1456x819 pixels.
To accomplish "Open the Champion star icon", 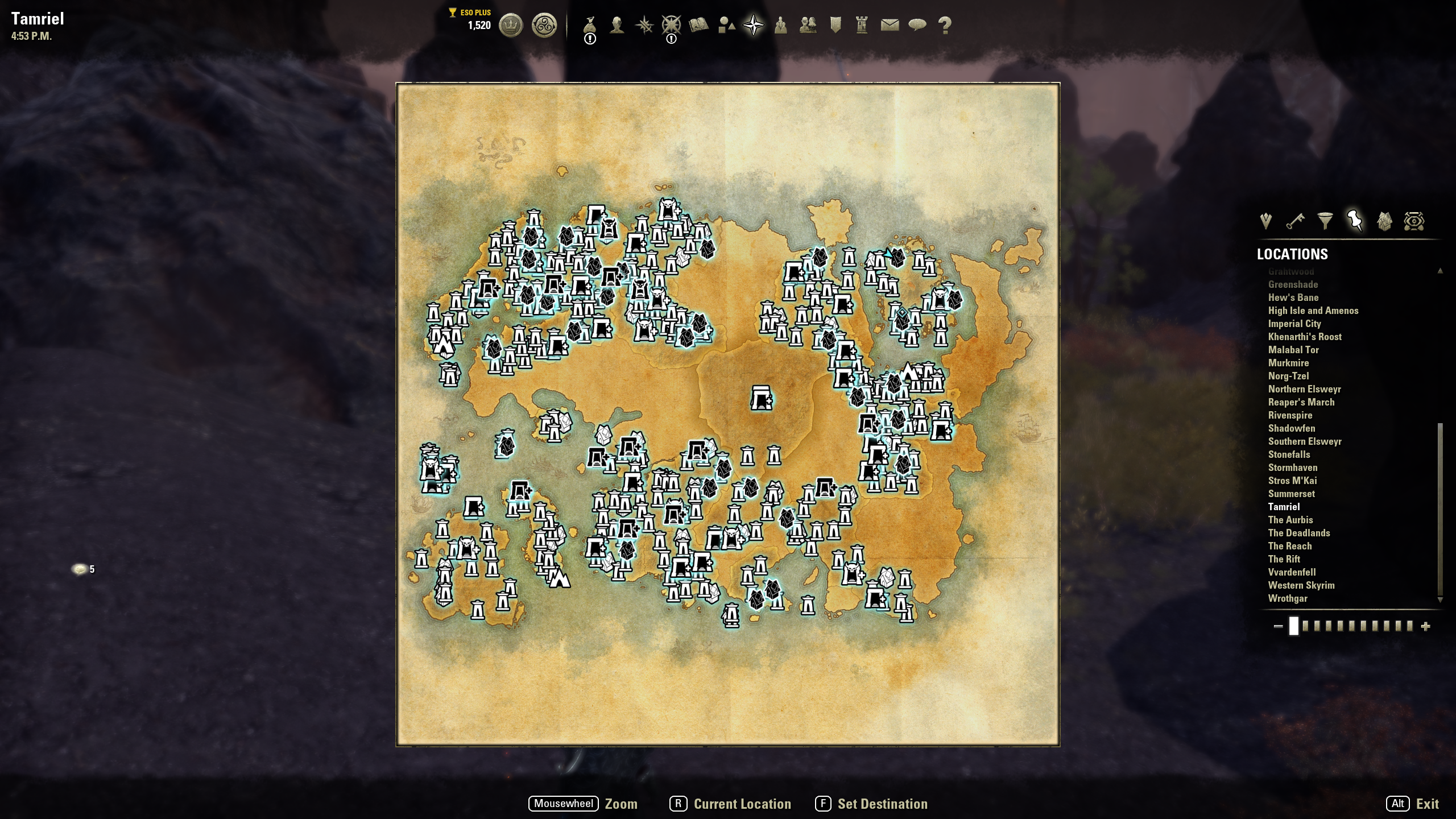I will point(671,24).
